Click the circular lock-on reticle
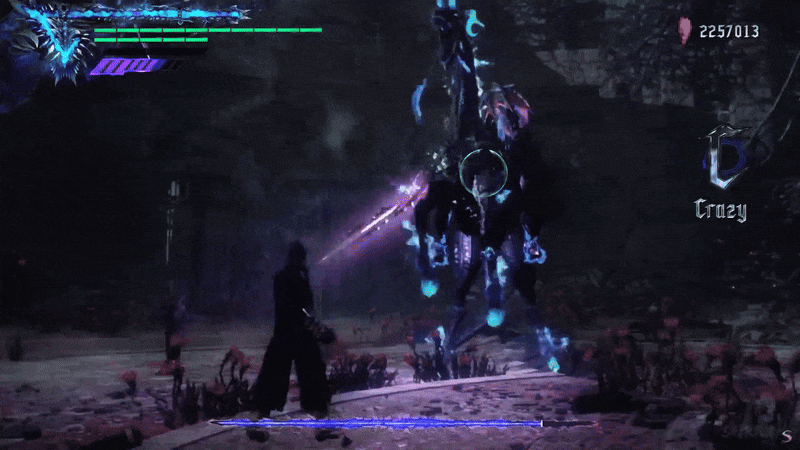The image size is (800, 450). 482,172
